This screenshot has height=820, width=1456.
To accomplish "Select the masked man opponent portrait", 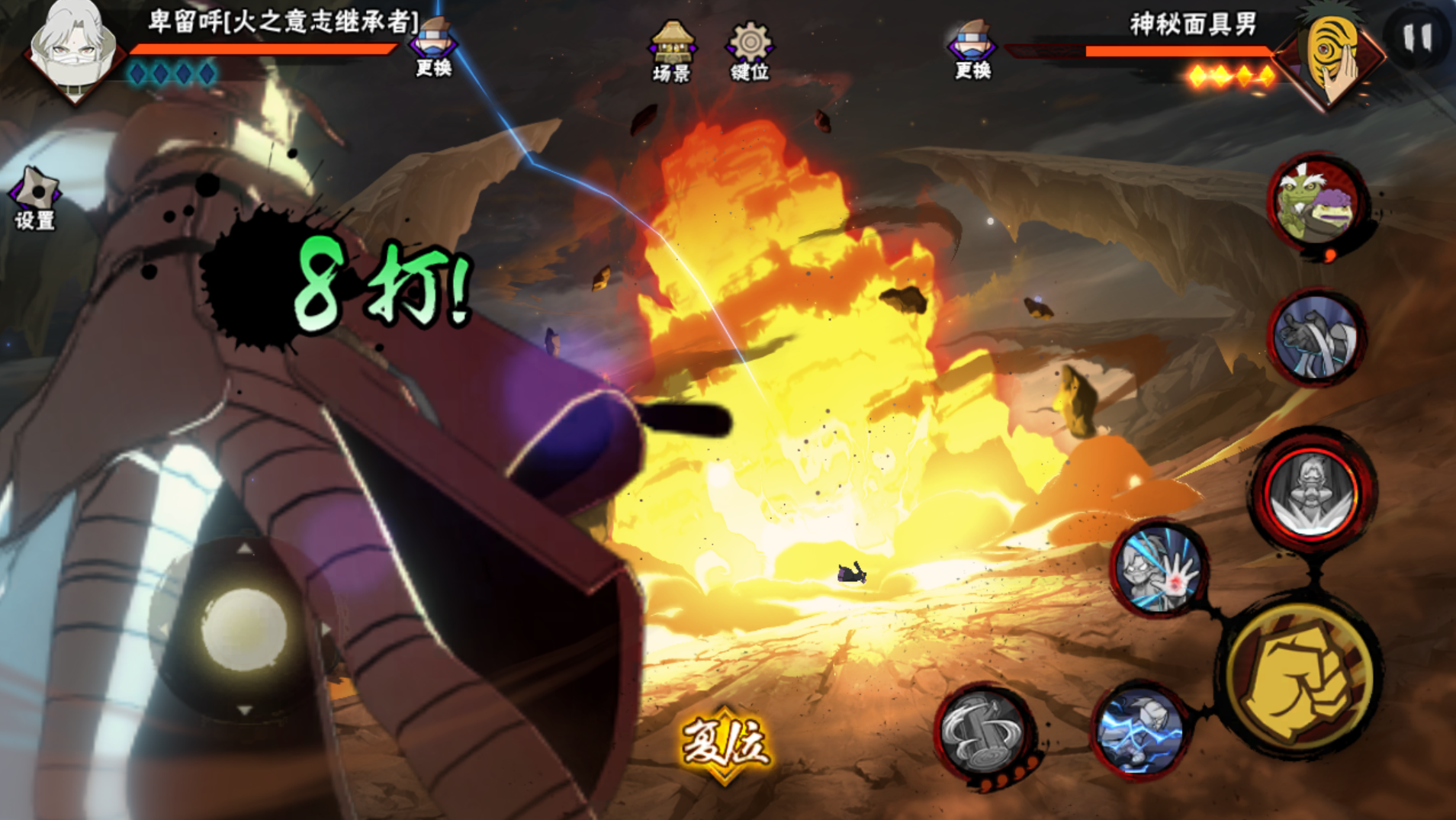I will pyautogui.click(x=1333, y=55).
